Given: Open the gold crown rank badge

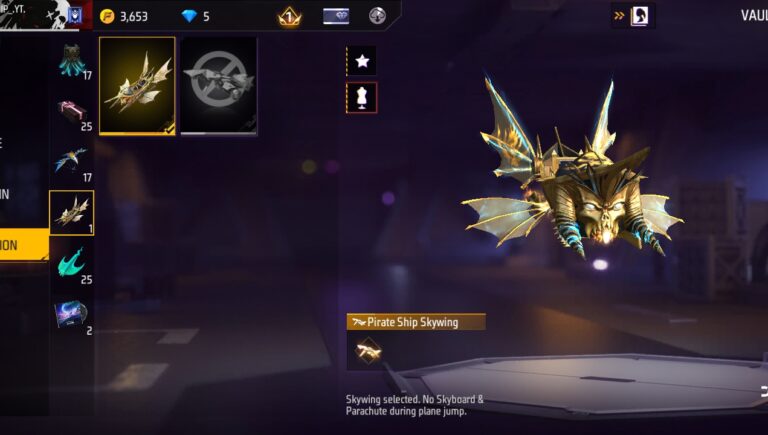Looking at the screenshot, I should click(290, 16).
